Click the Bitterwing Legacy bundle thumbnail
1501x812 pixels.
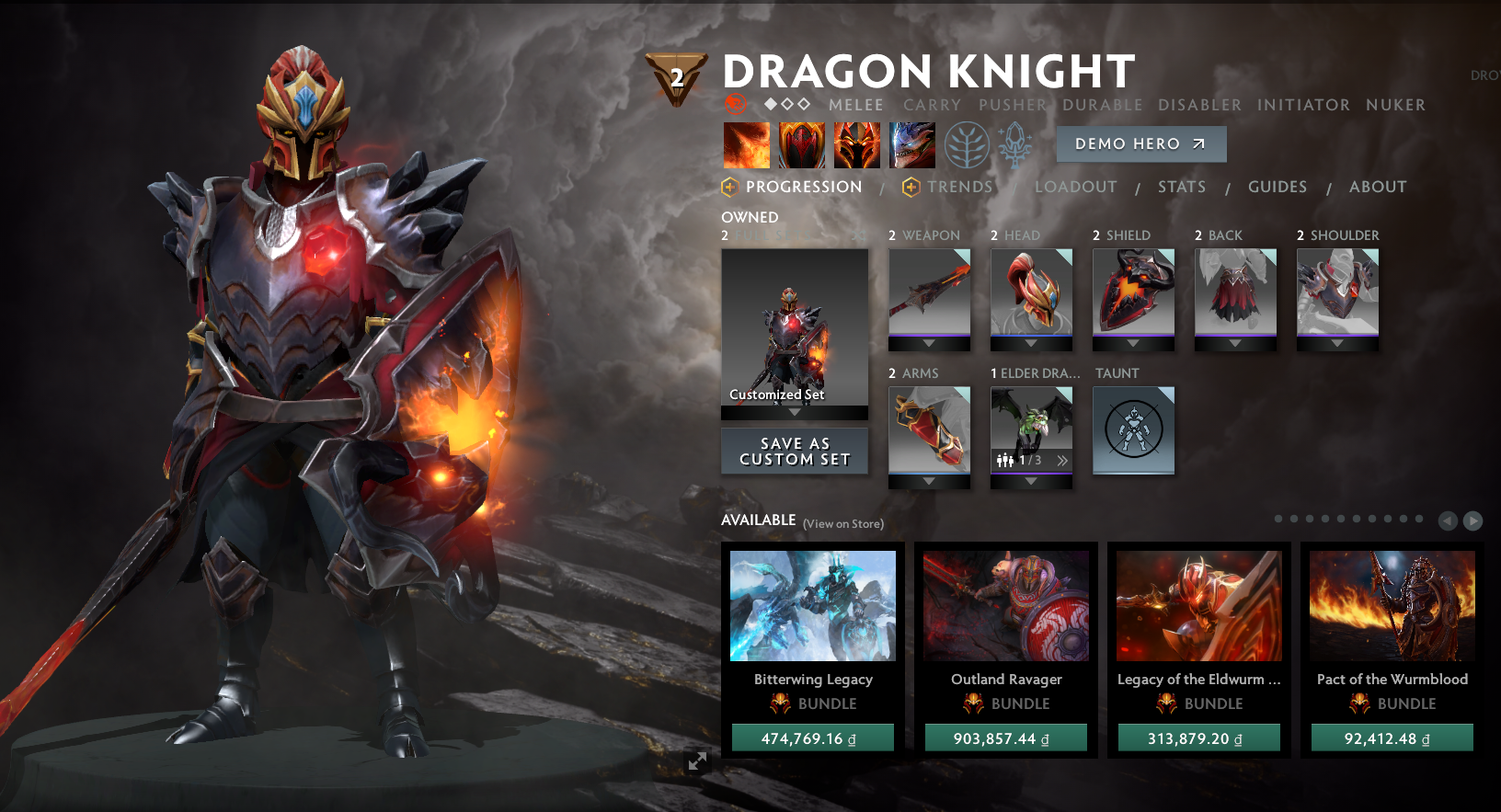[x=812, y=605]
